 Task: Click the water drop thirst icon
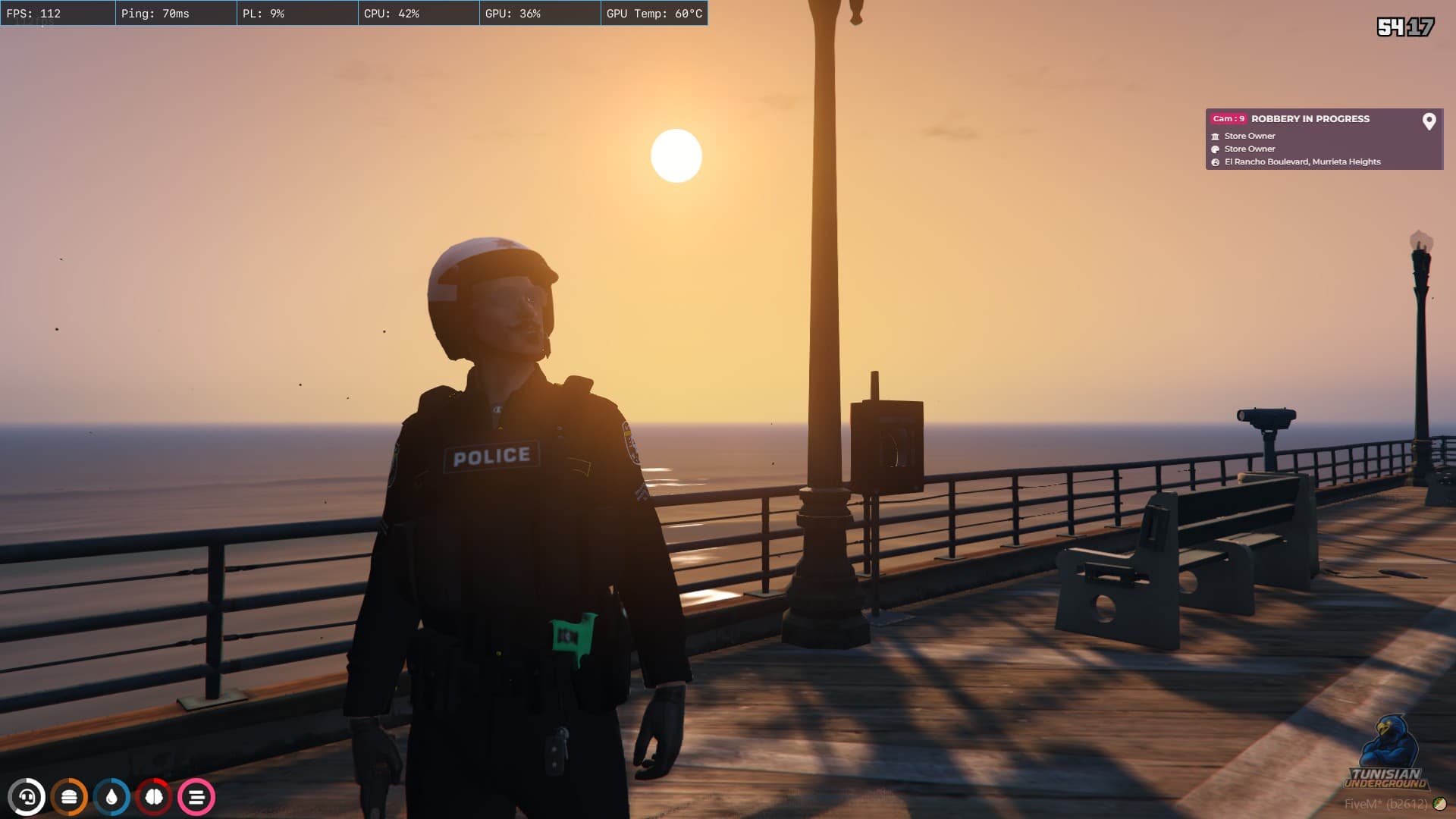click(x=111, y=797)
